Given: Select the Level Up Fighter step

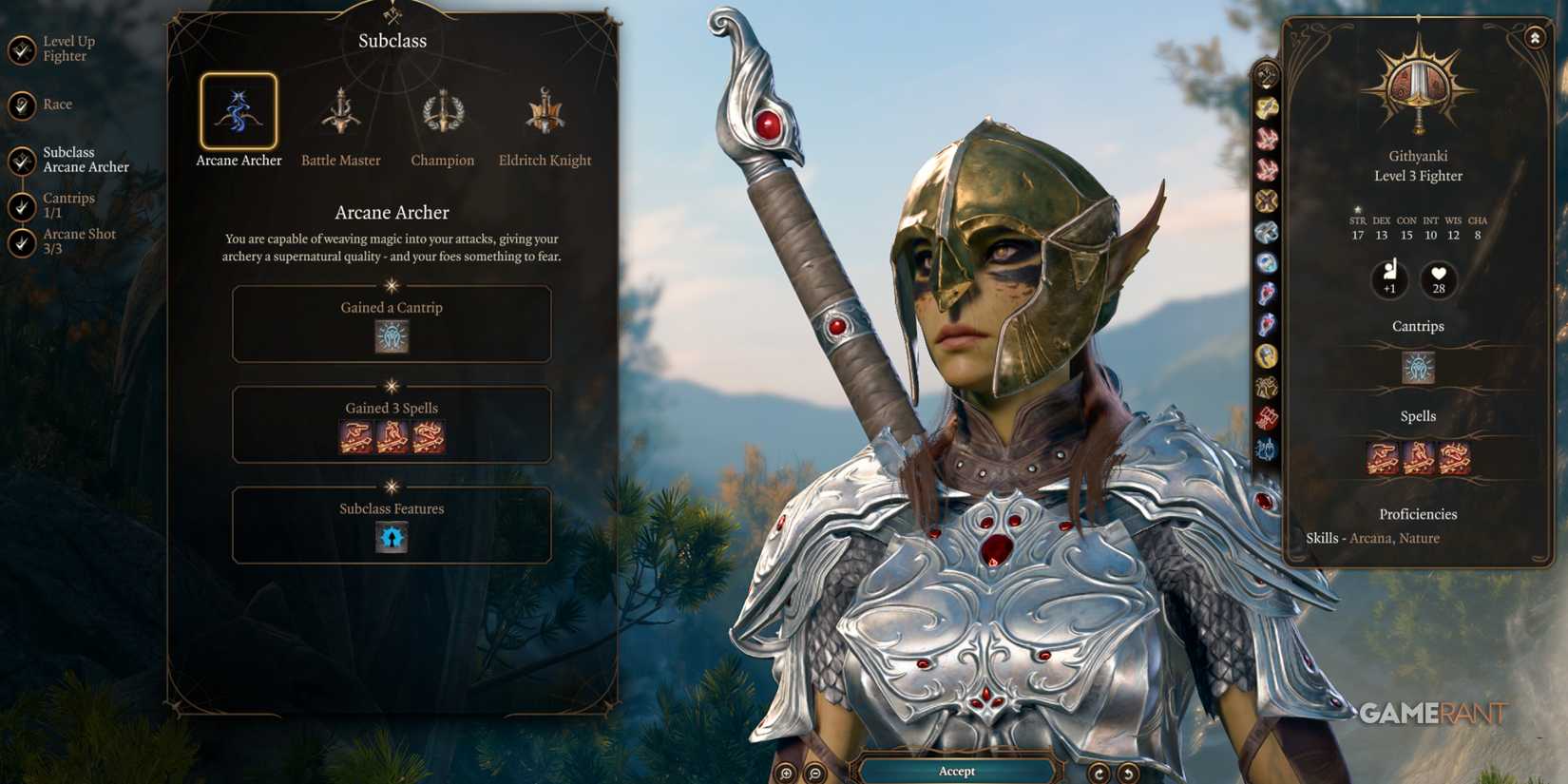Looking at the screenshot, I should pos(21,48).
